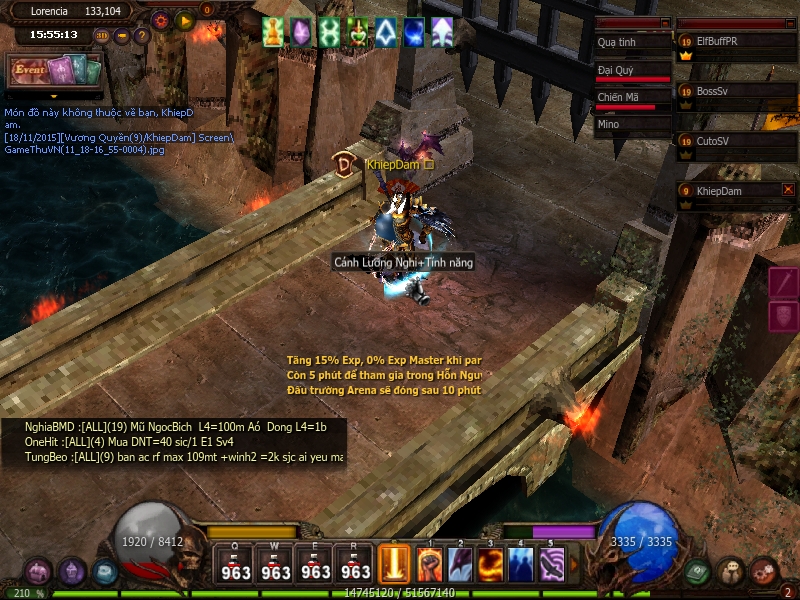
Task: Select the Chiến Mã pet entry
Action: (632, 98)
